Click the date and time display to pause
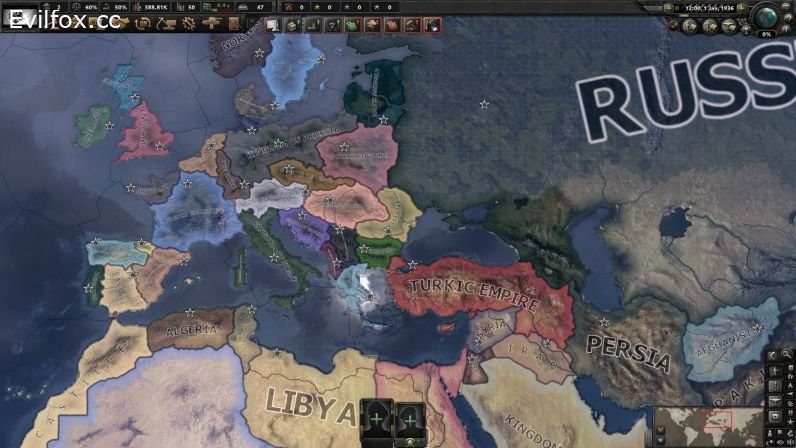 (713, 8)
